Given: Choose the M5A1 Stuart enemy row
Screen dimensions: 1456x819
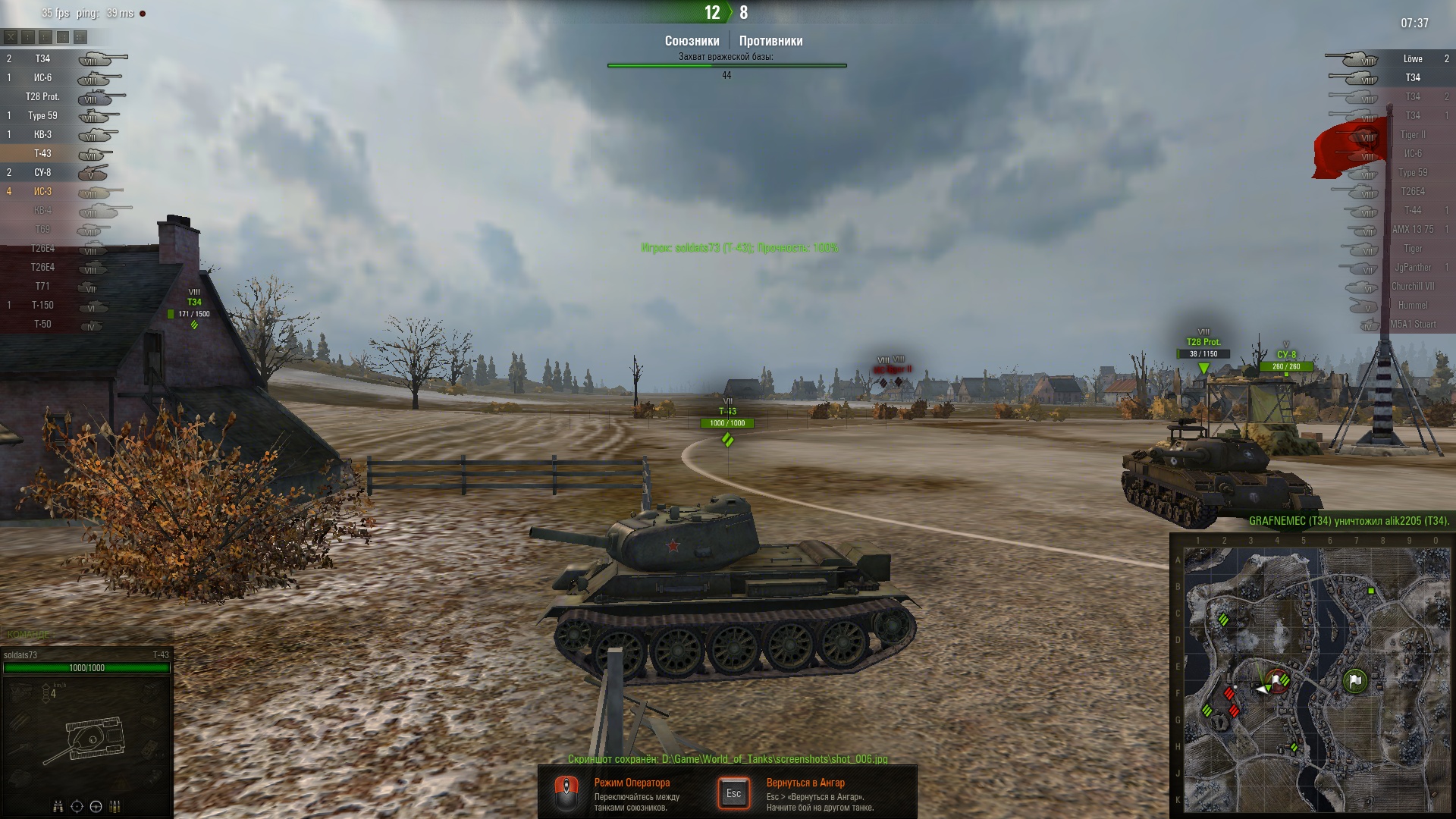Looking at the screenshot, I should (x=1412, y=325).
